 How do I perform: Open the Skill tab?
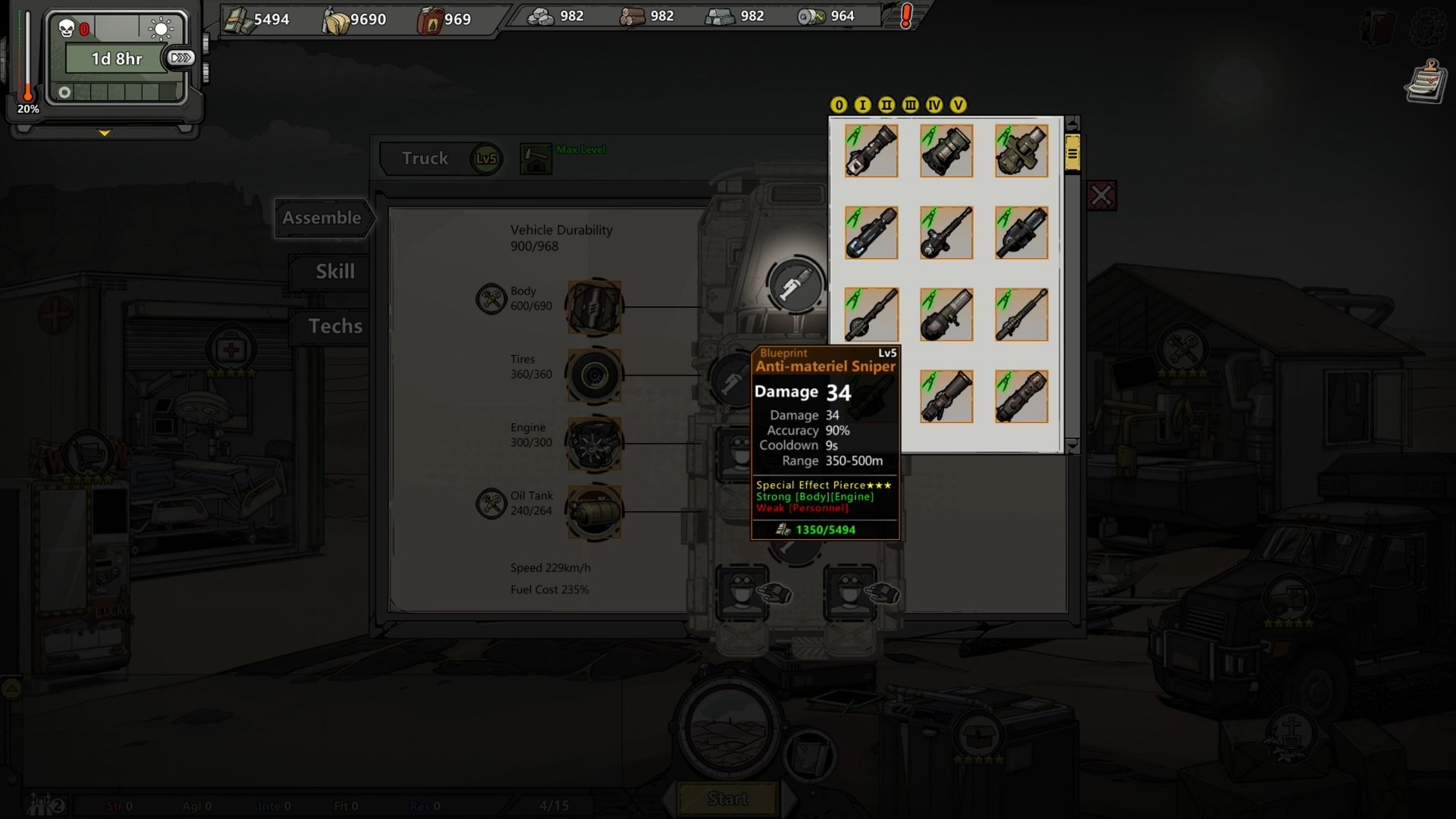[x=334, y=271]
